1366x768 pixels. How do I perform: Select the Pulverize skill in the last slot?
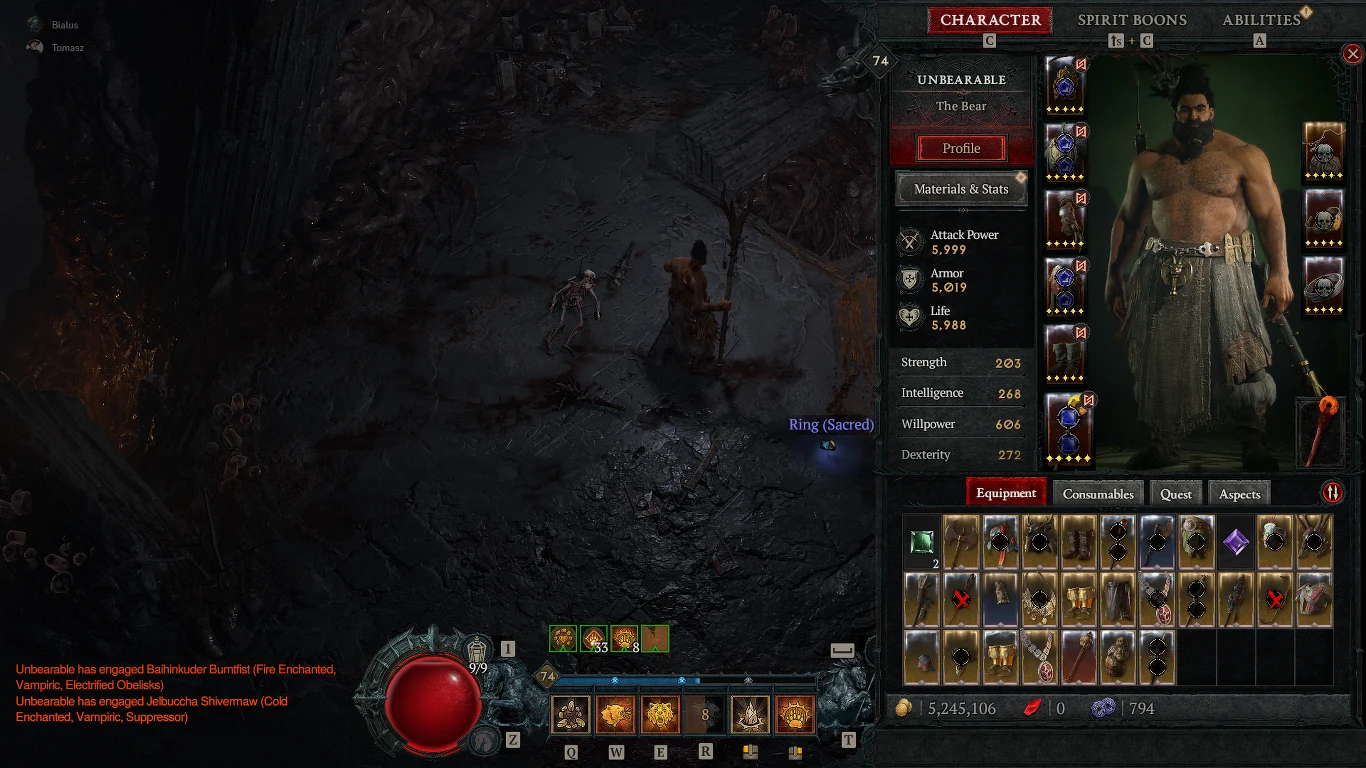pos(795,714)
